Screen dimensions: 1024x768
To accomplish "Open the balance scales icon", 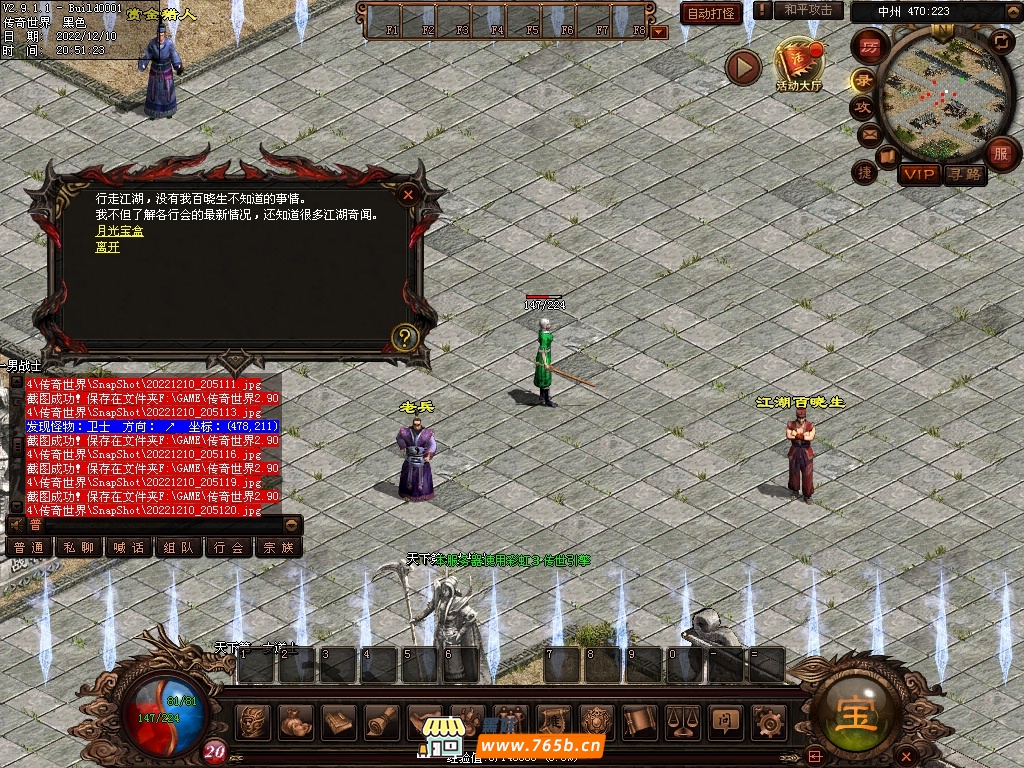I will [683, 720].
